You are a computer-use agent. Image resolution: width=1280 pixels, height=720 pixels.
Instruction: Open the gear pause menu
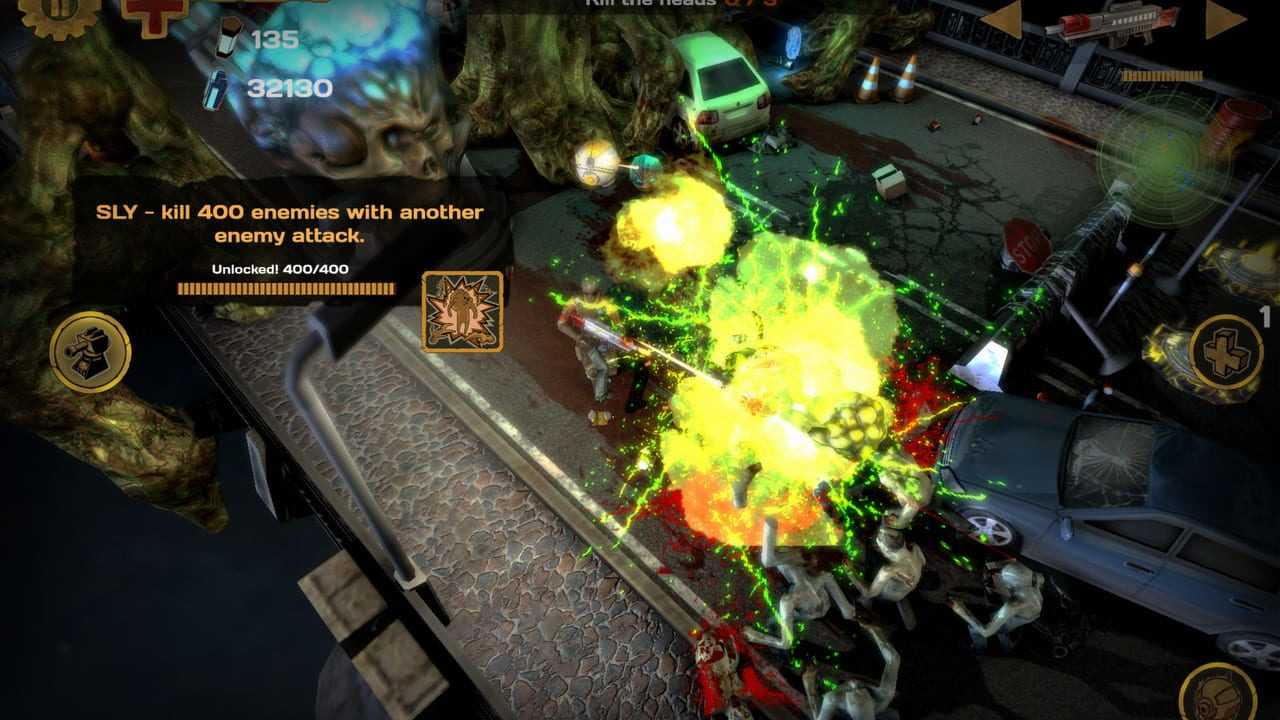point(58,12)
